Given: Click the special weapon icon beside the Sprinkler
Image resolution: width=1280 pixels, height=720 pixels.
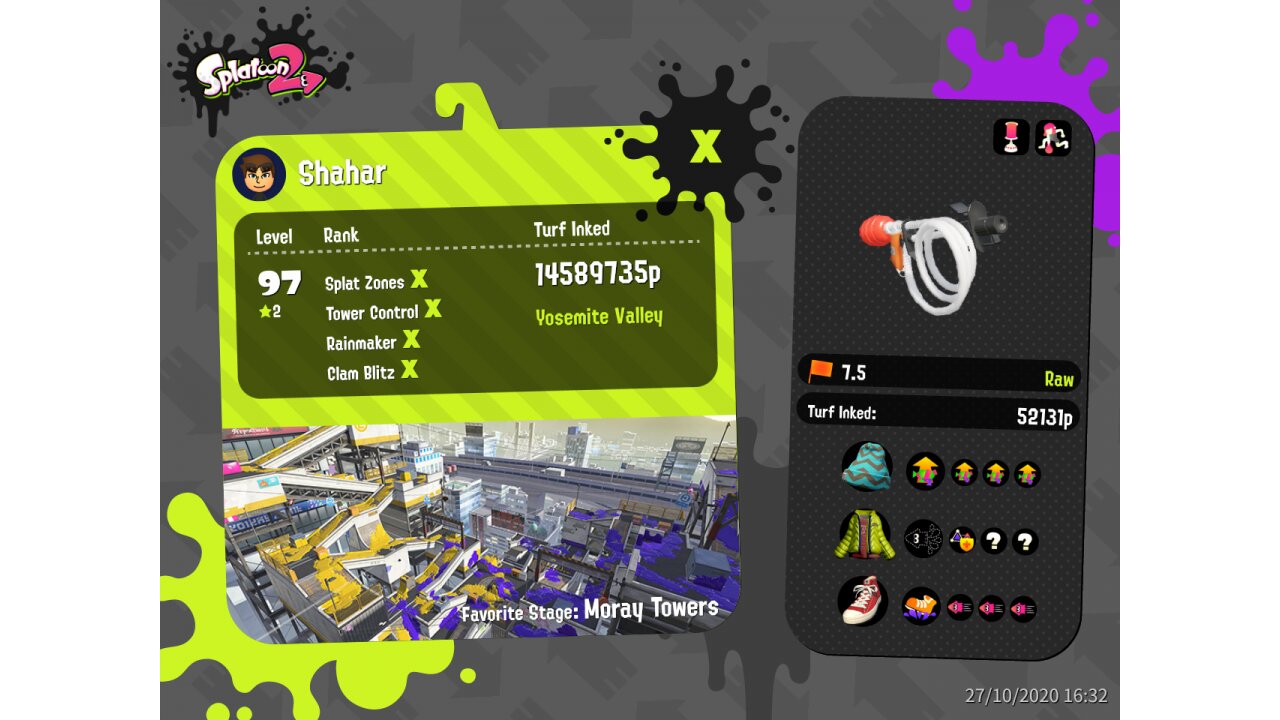Looking at the screenshot, I should pyautogui.click(x=1053, y=138).
